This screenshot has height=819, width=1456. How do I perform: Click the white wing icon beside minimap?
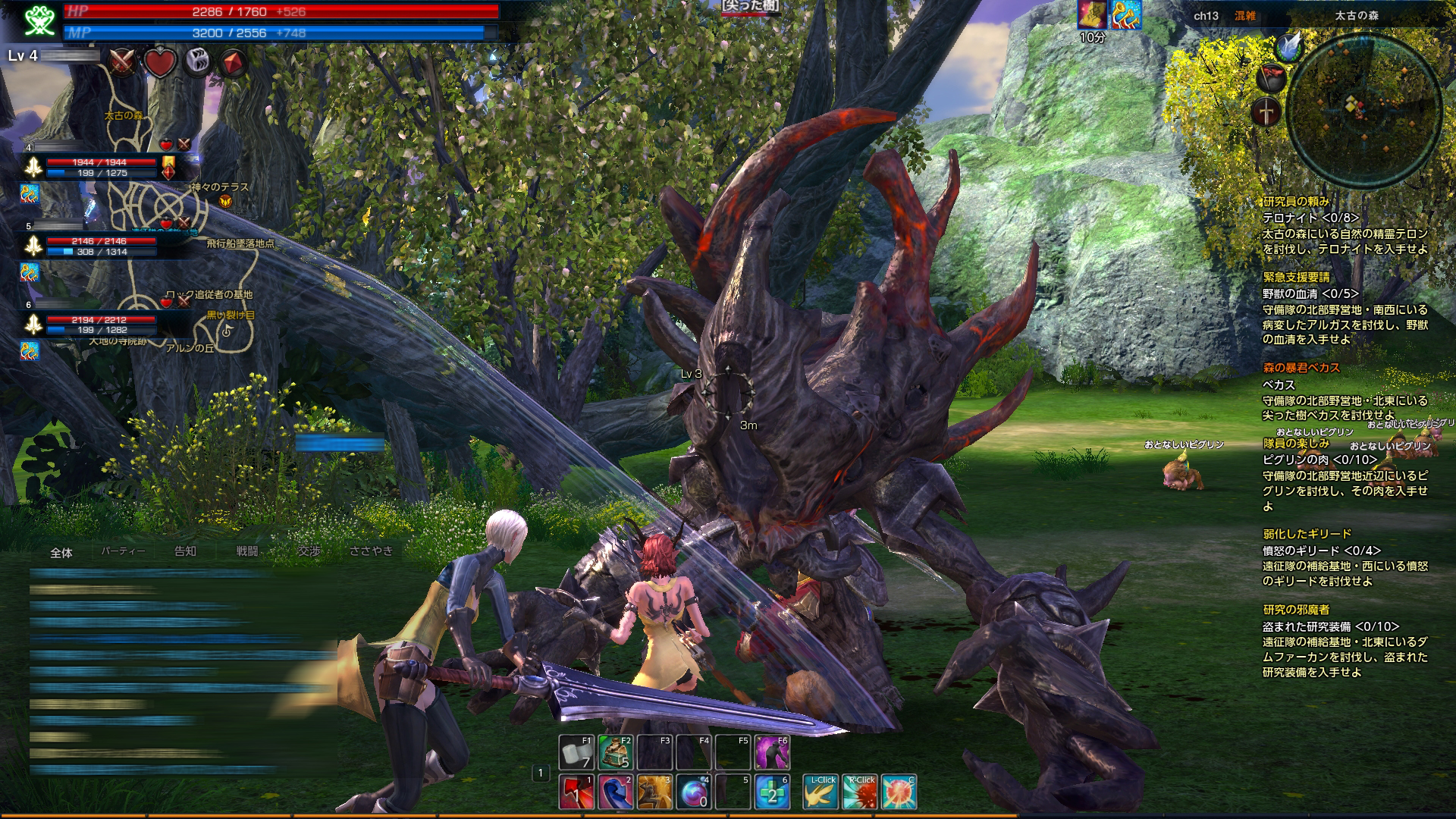pos(1289,45)
